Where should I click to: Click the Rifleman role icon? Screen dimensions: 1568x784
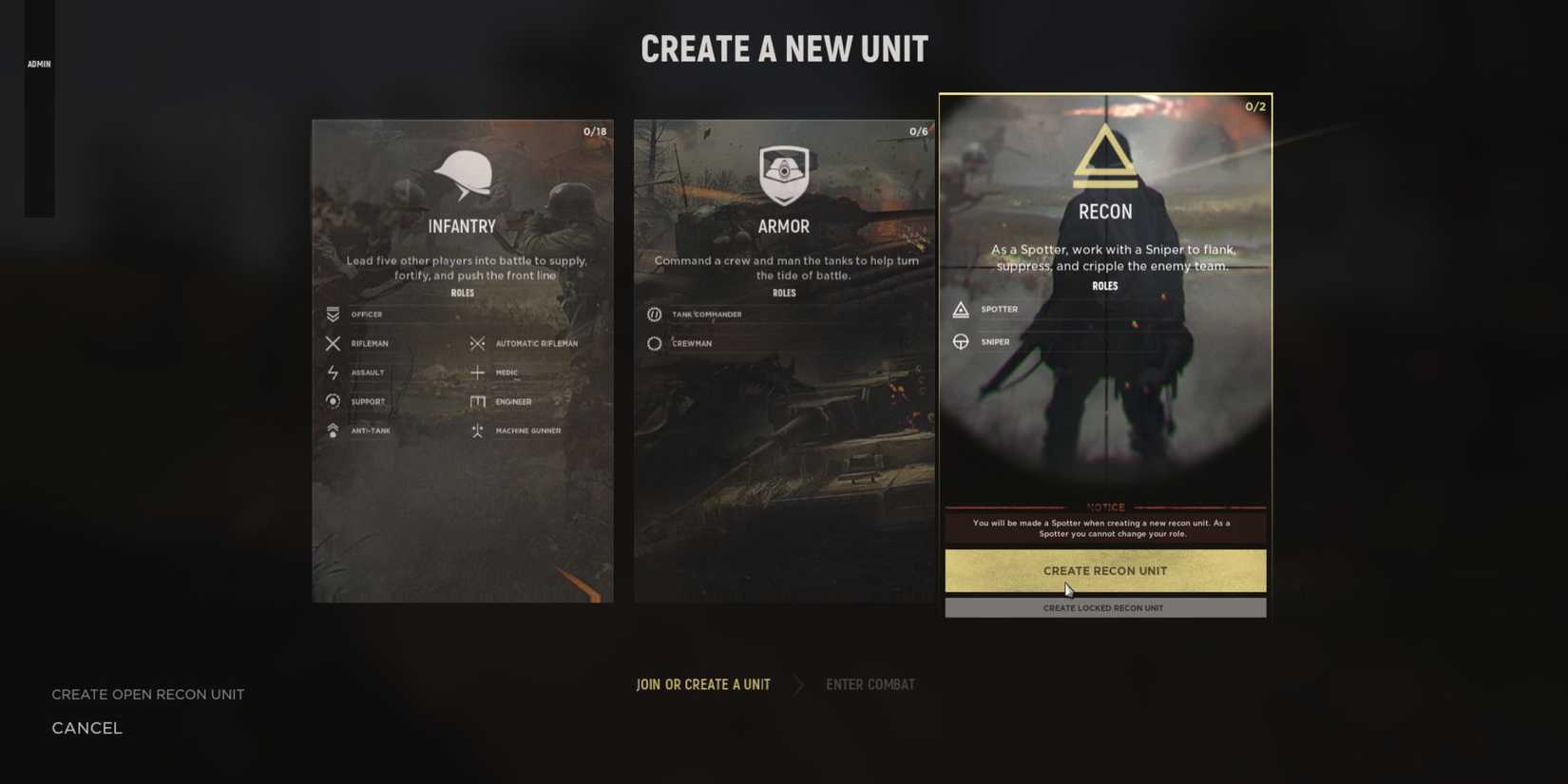(333, 343)
